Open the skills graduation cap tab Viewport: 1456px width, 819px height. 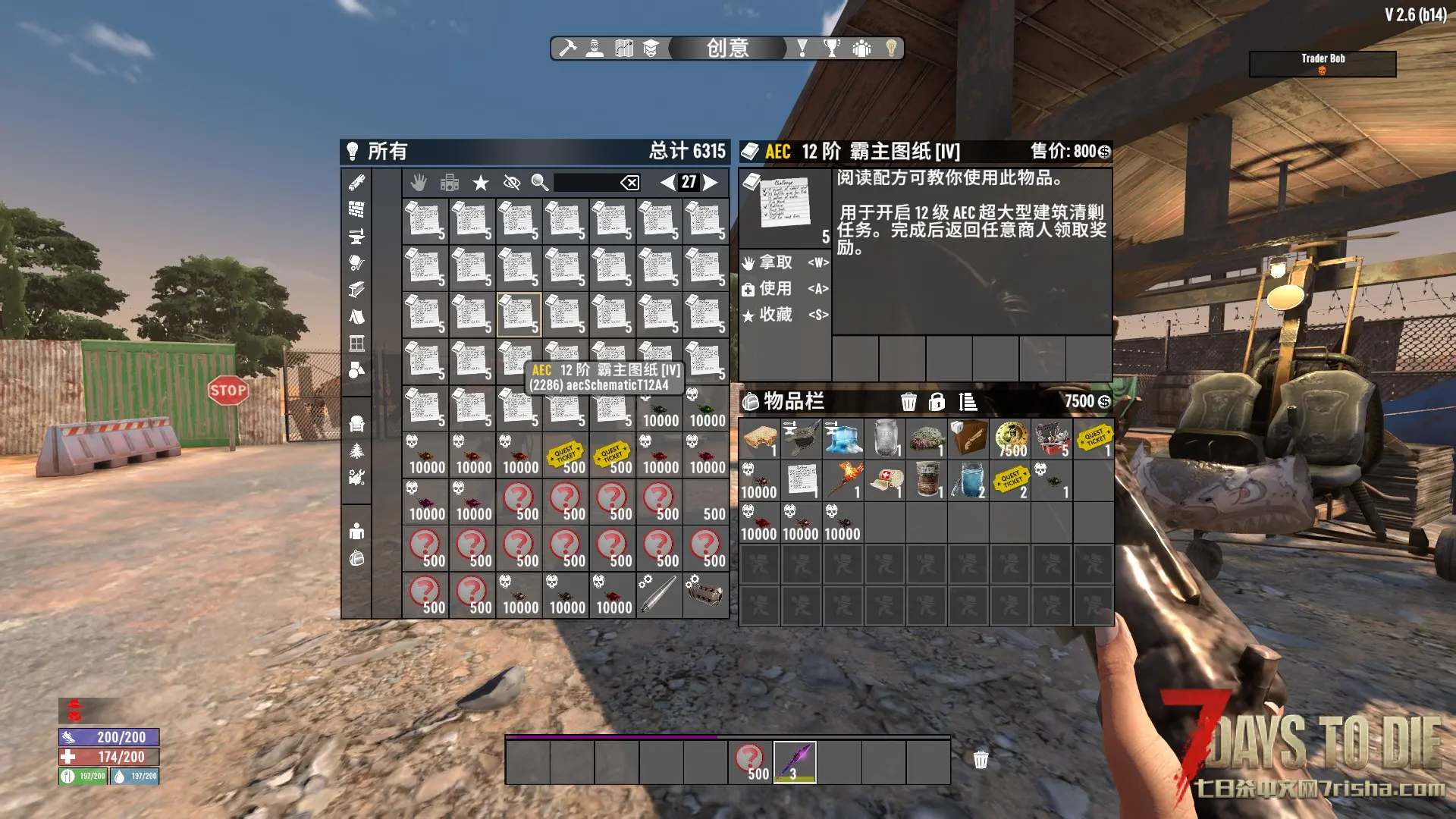pyautogui.click(x=651, y=49)
